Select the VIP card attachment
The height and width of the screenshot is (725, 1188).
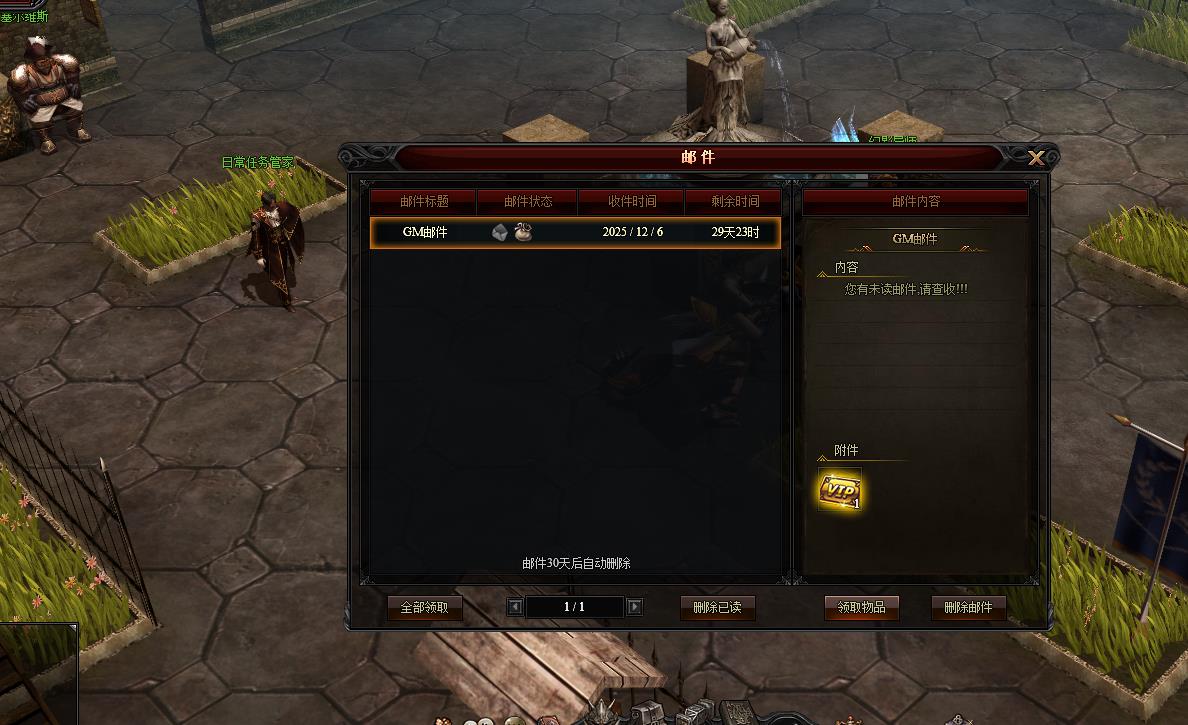pyautogui.click(x=839, y=490)
